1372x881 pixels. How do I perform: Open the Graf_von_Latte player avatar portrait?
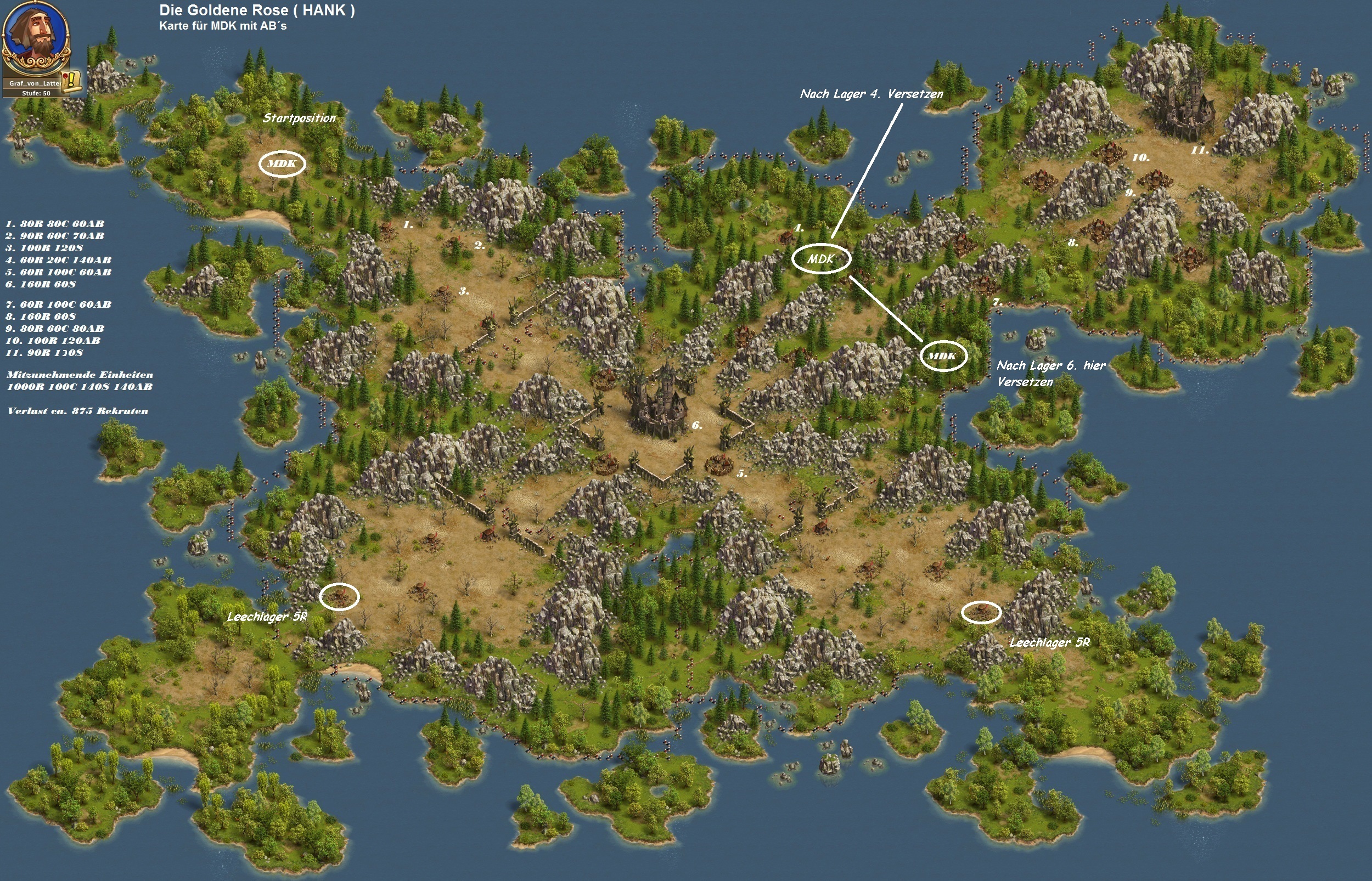coord(36,36)
